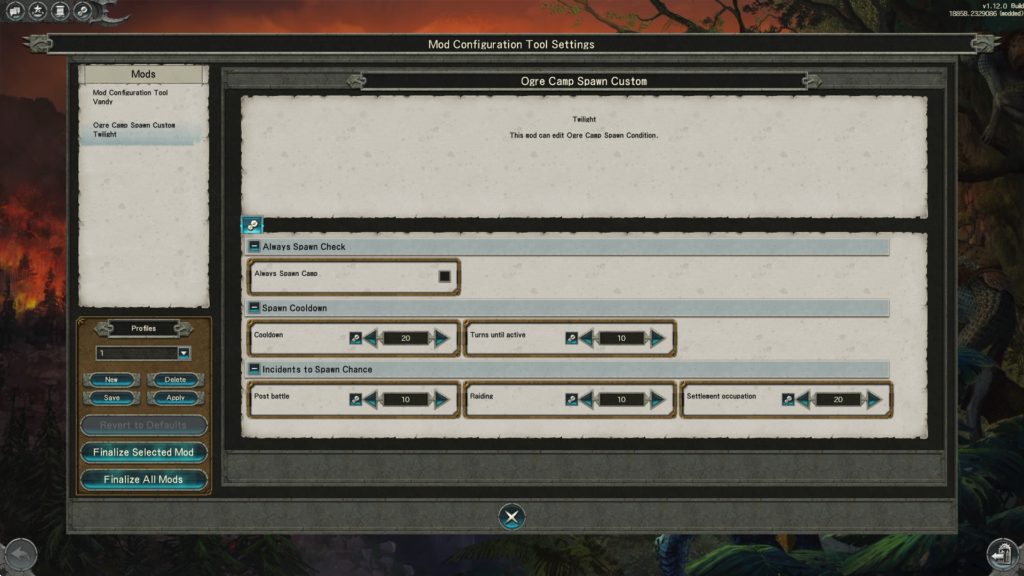Increase Turns until active value
1024x576 pixels.
658,338
